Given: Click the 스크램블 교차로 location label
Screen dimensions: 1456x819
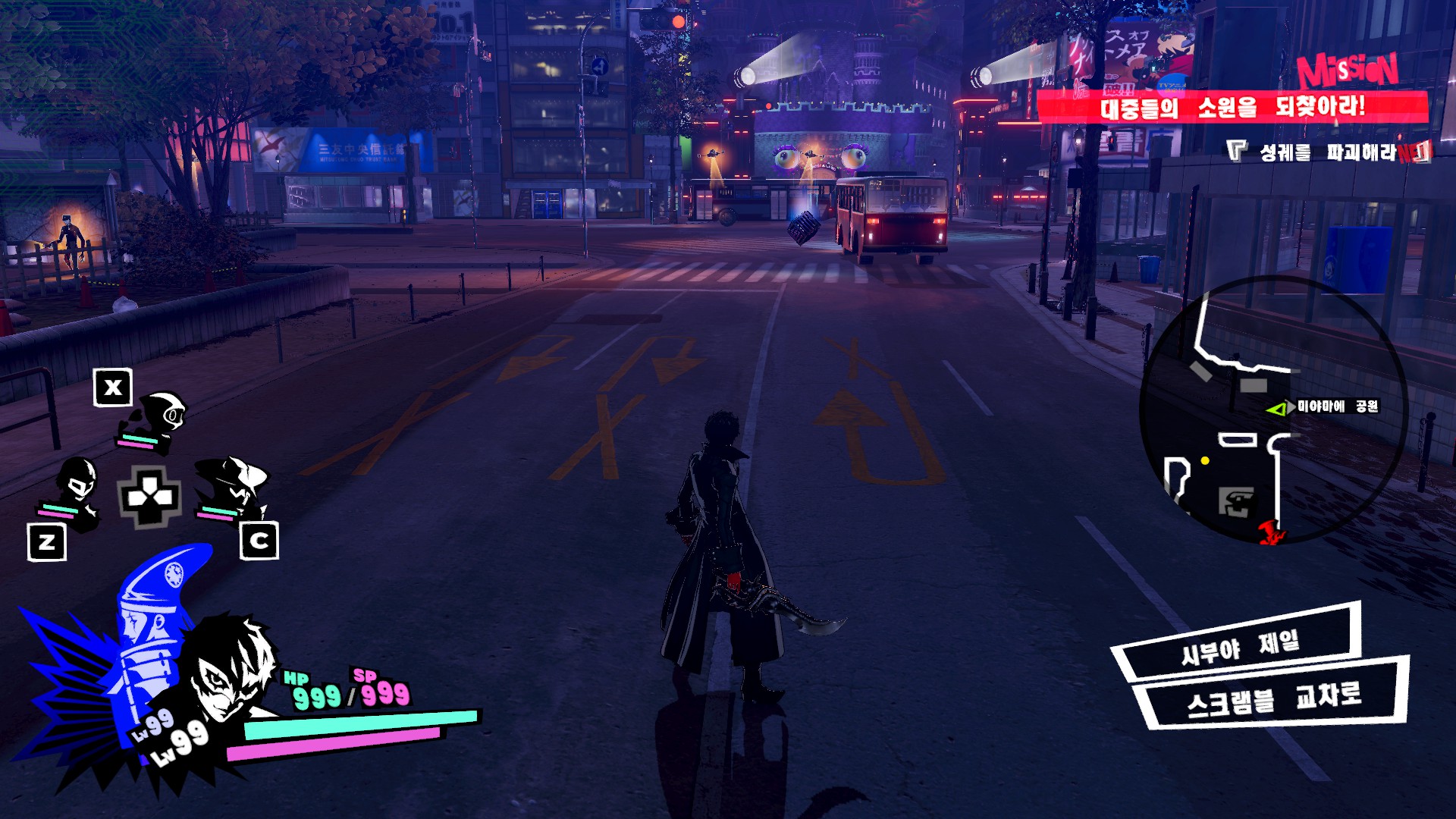Looking at the screenshot, I should coord(1274,699).
